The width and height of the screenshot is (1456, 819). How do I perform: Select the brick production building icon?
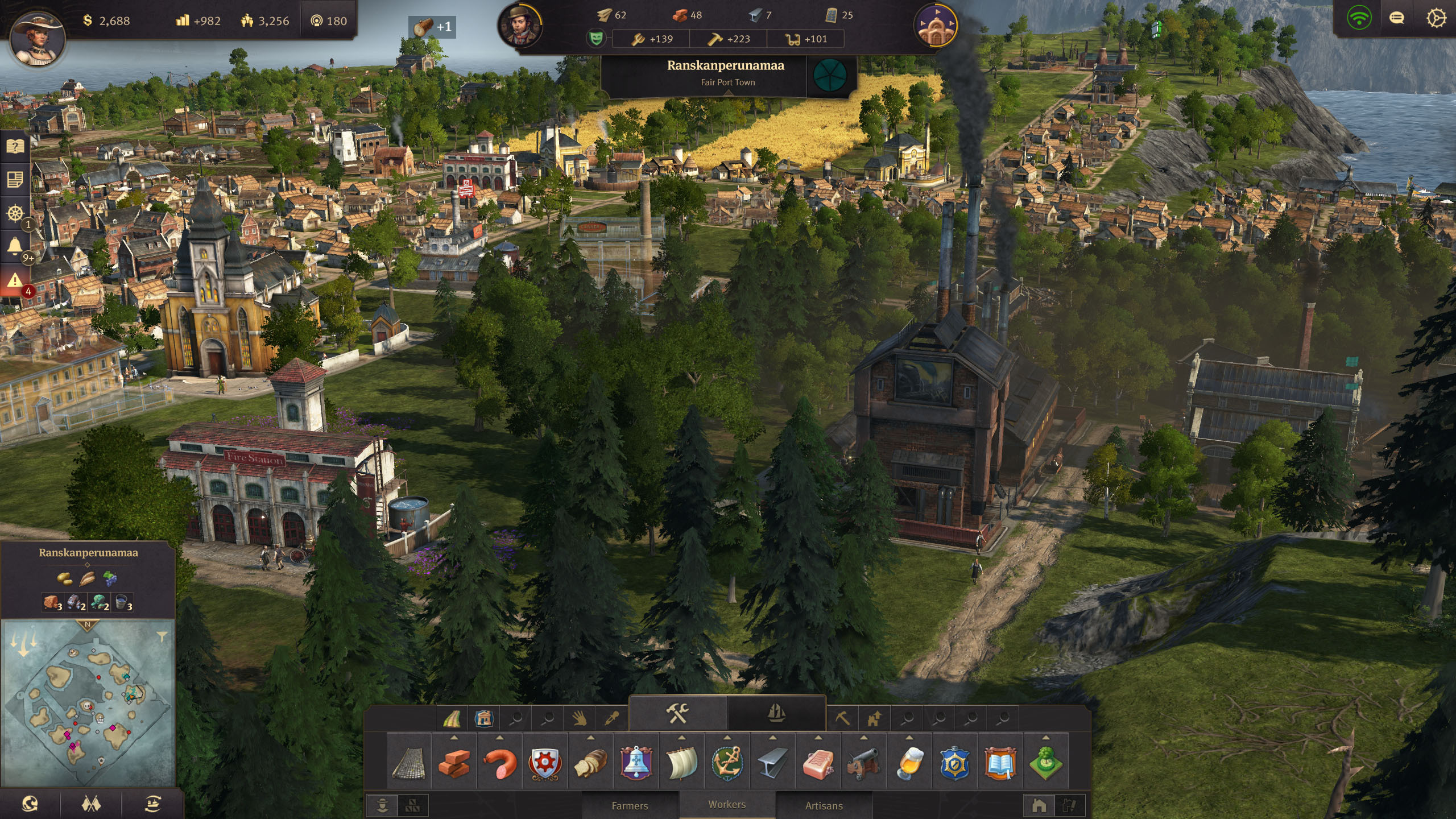coord(454,763)
